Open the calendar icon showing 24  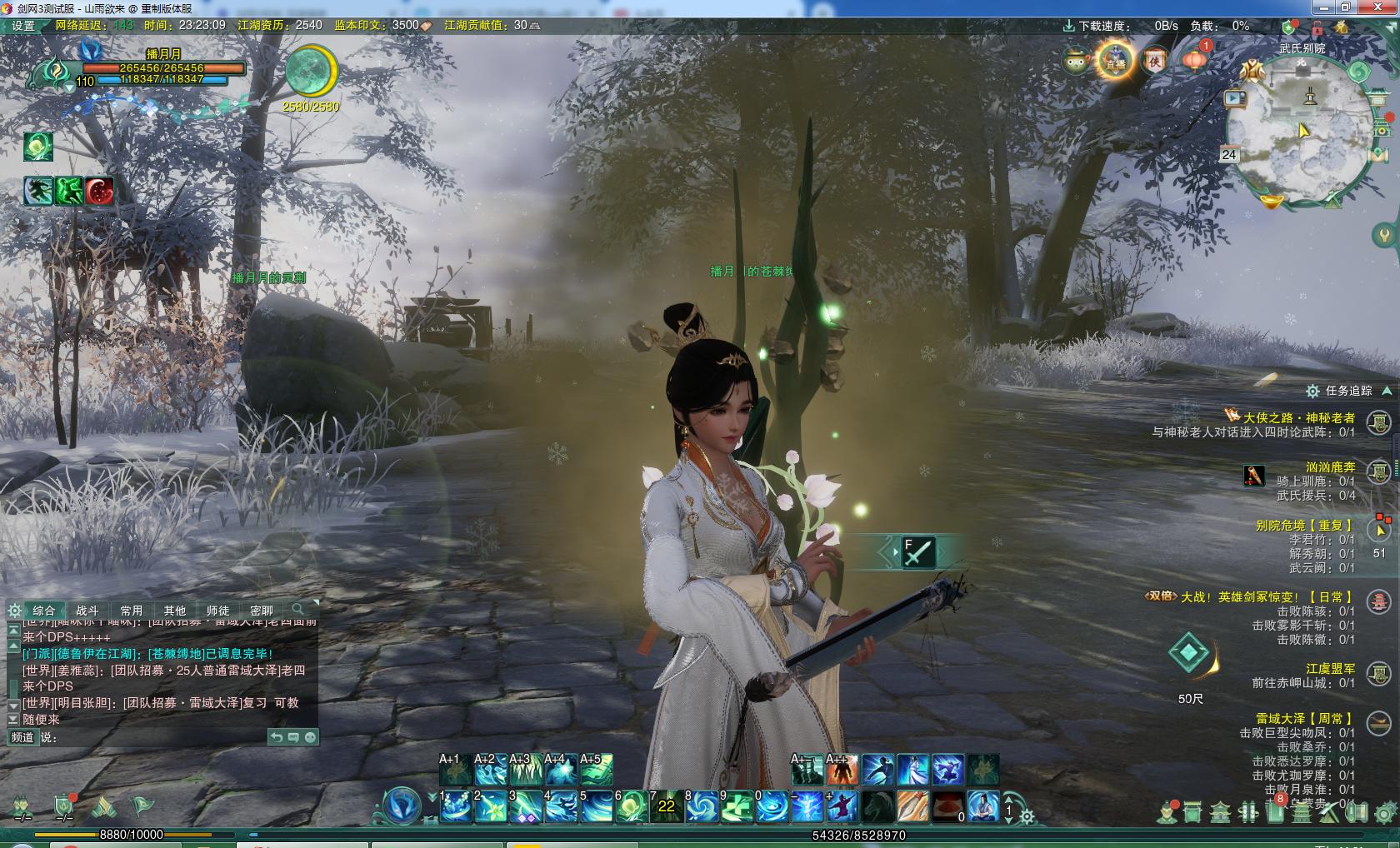pyautogui.click(x=1228, y=154)
